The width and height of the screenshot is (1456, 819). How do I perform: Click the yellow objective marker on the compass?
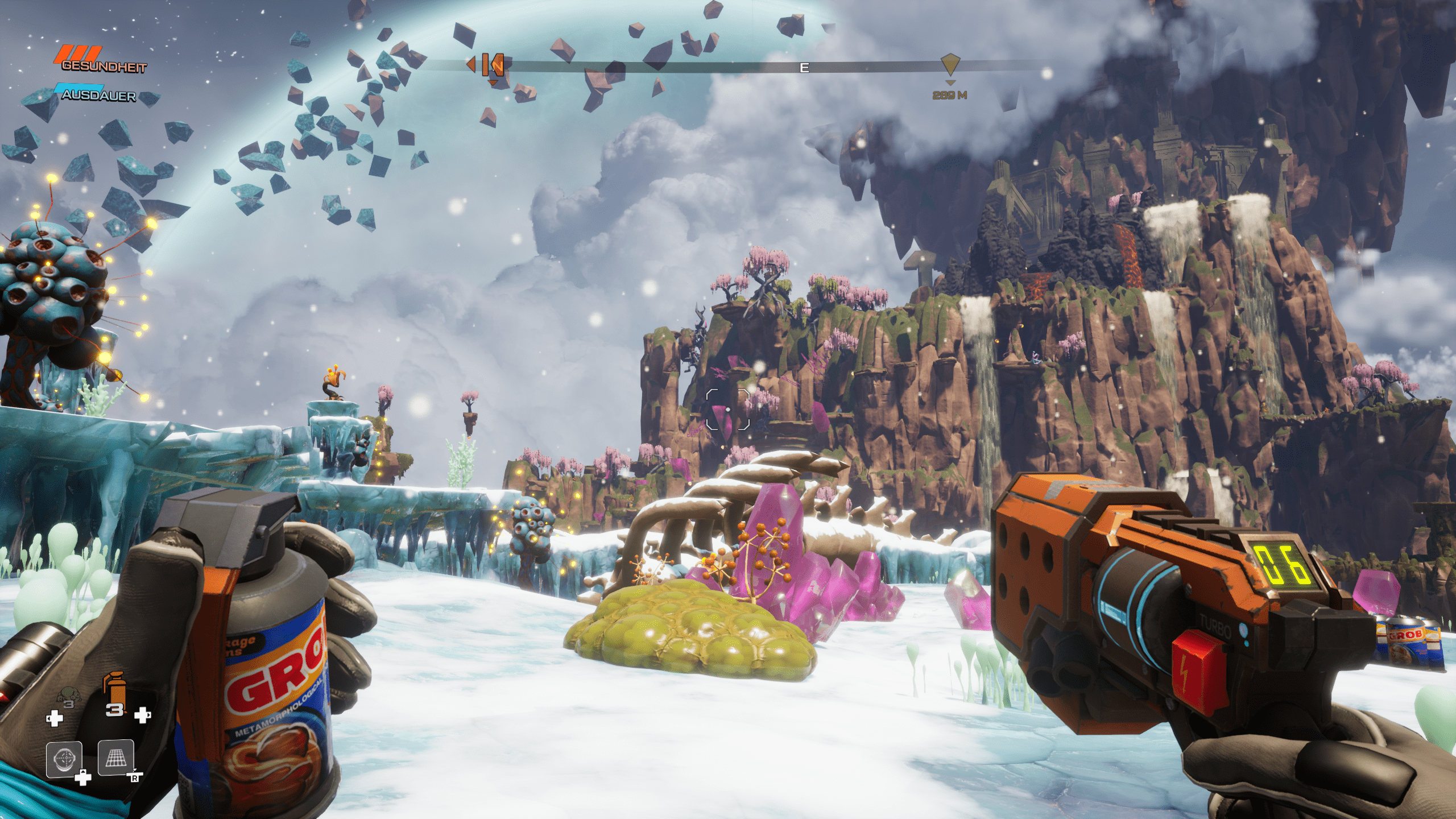point(950,64)
